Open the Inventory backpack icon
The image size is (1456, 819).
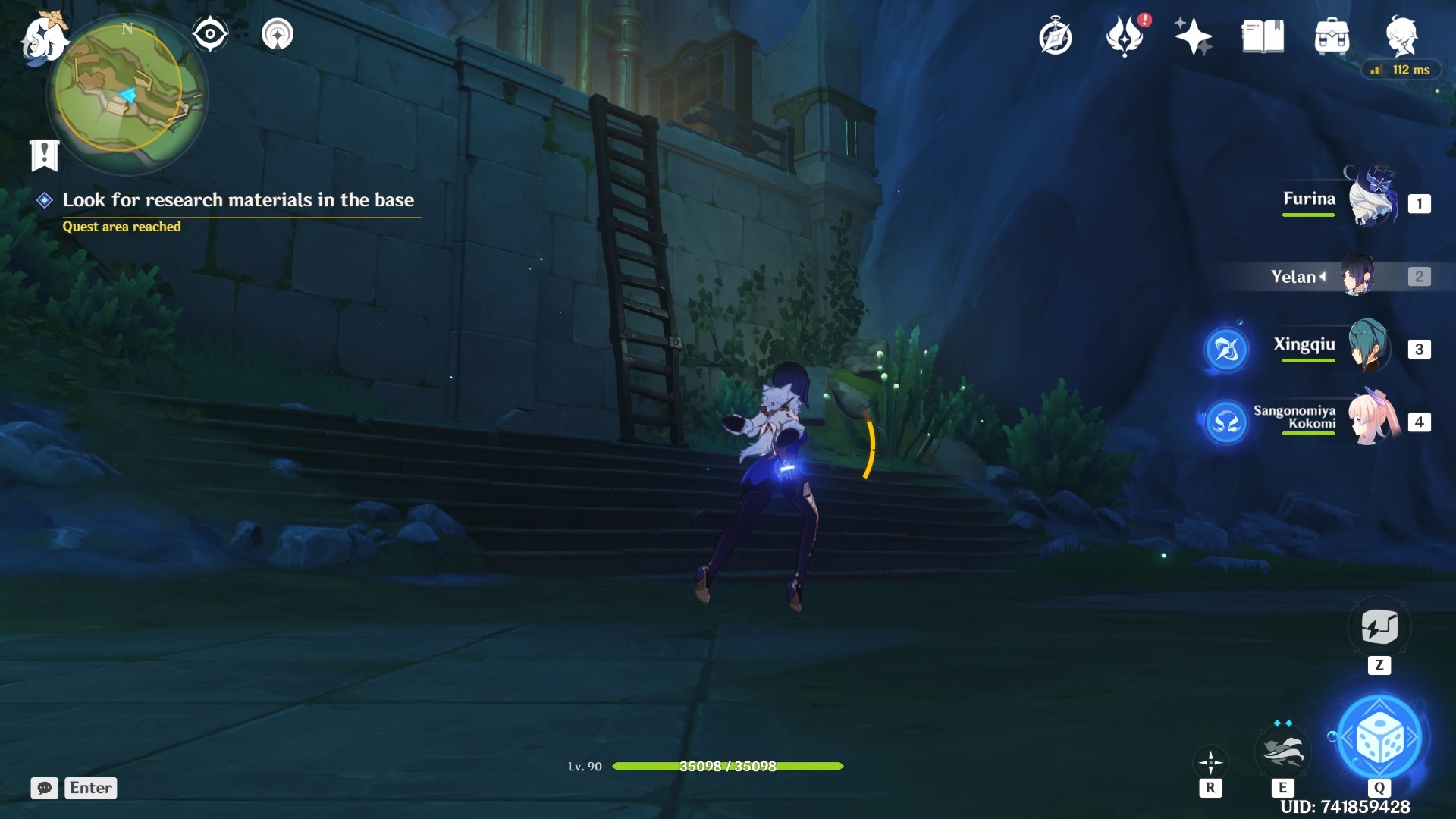tap(1332, 36)
